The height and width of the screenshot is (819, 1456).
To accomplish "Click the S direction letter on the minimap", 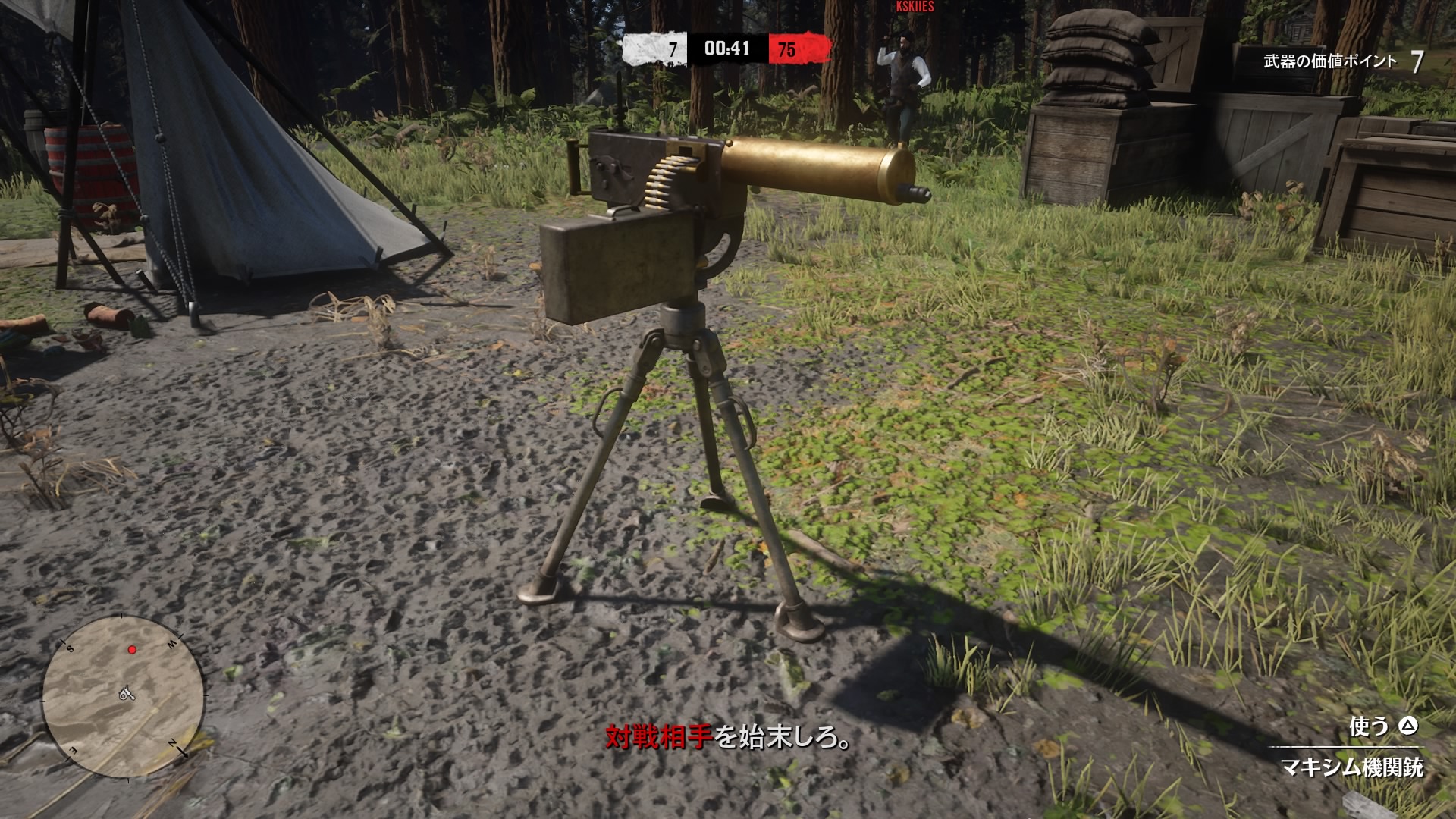I will click(70, 648).
